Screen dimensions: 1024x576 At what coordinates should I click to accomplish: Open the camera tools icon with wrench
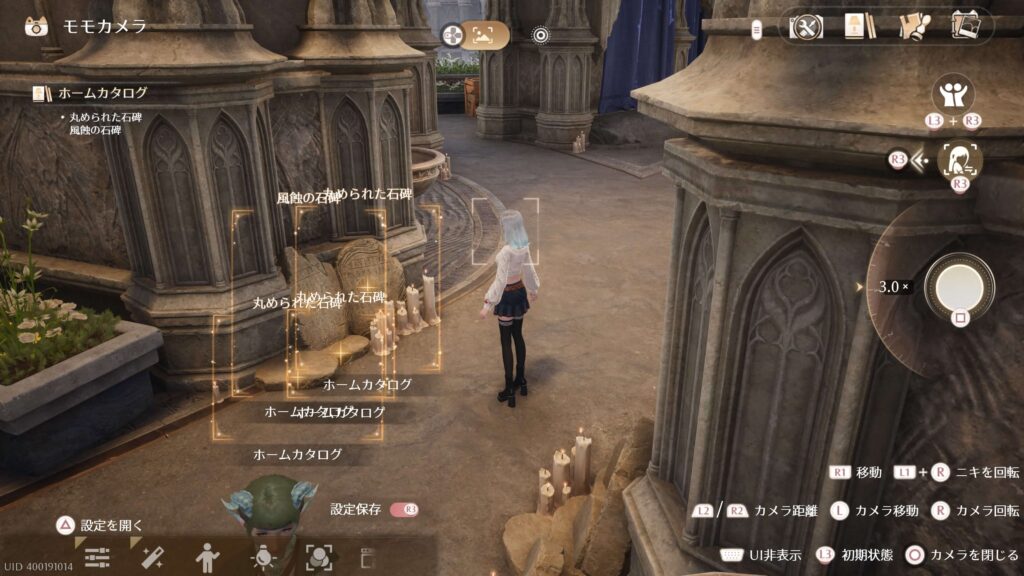[806, 26]
